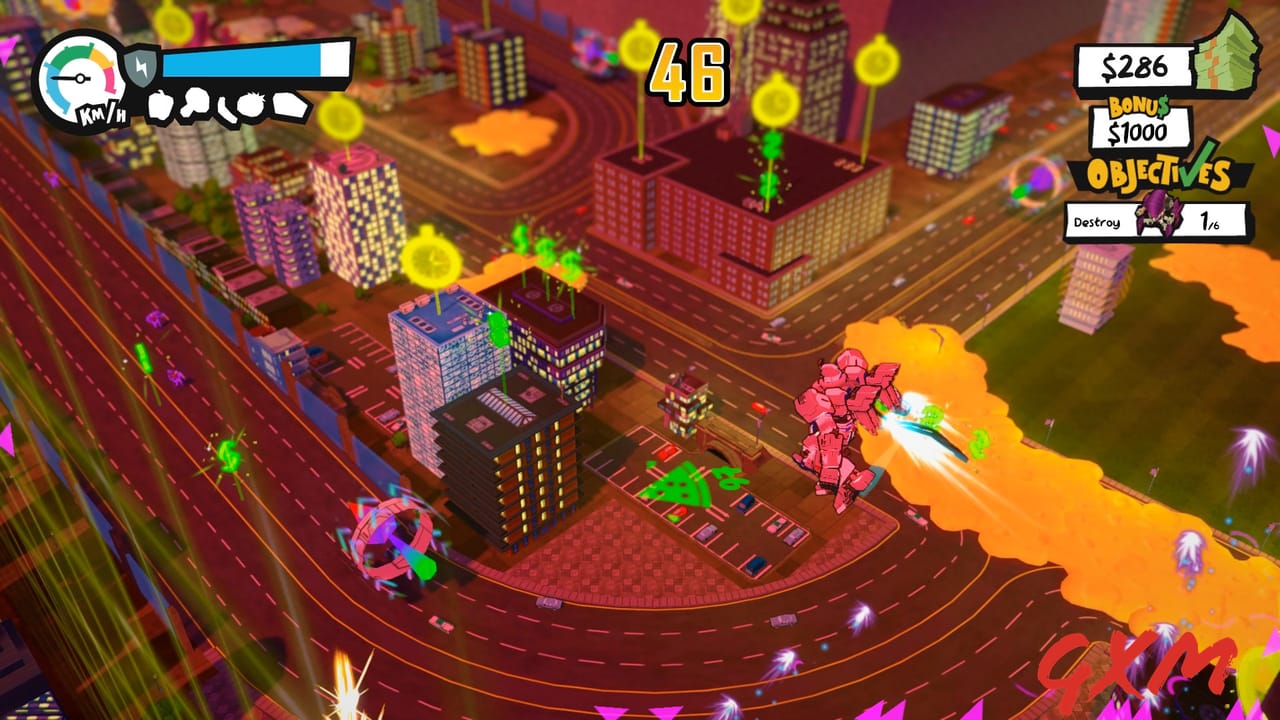
Task: Select the tomato topping icon
Action: tap(252, 104)
